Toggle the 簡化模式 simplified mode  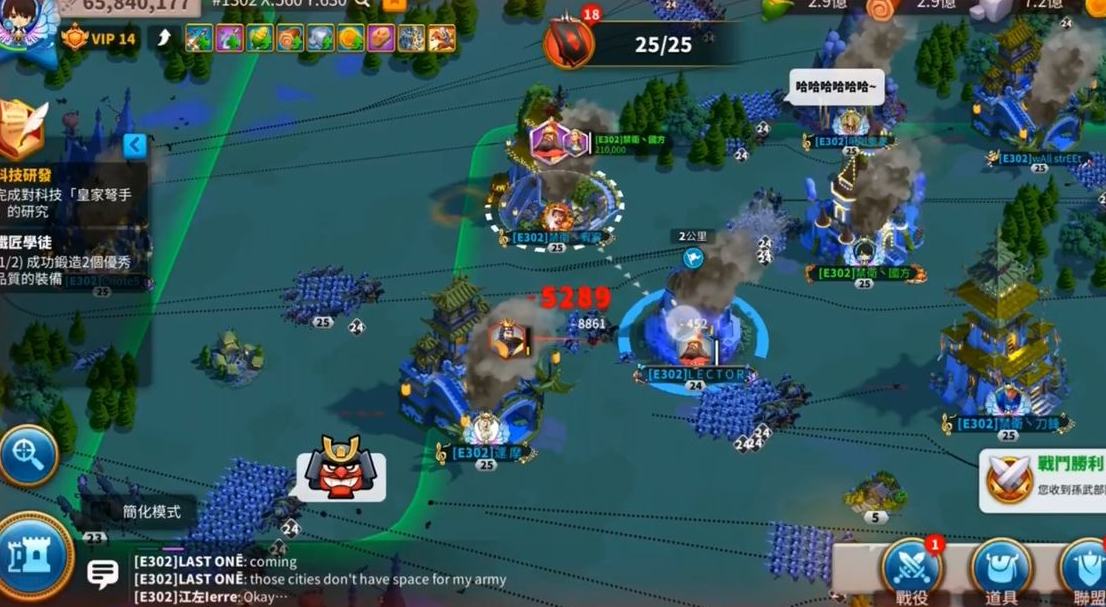tap(151, 512)
